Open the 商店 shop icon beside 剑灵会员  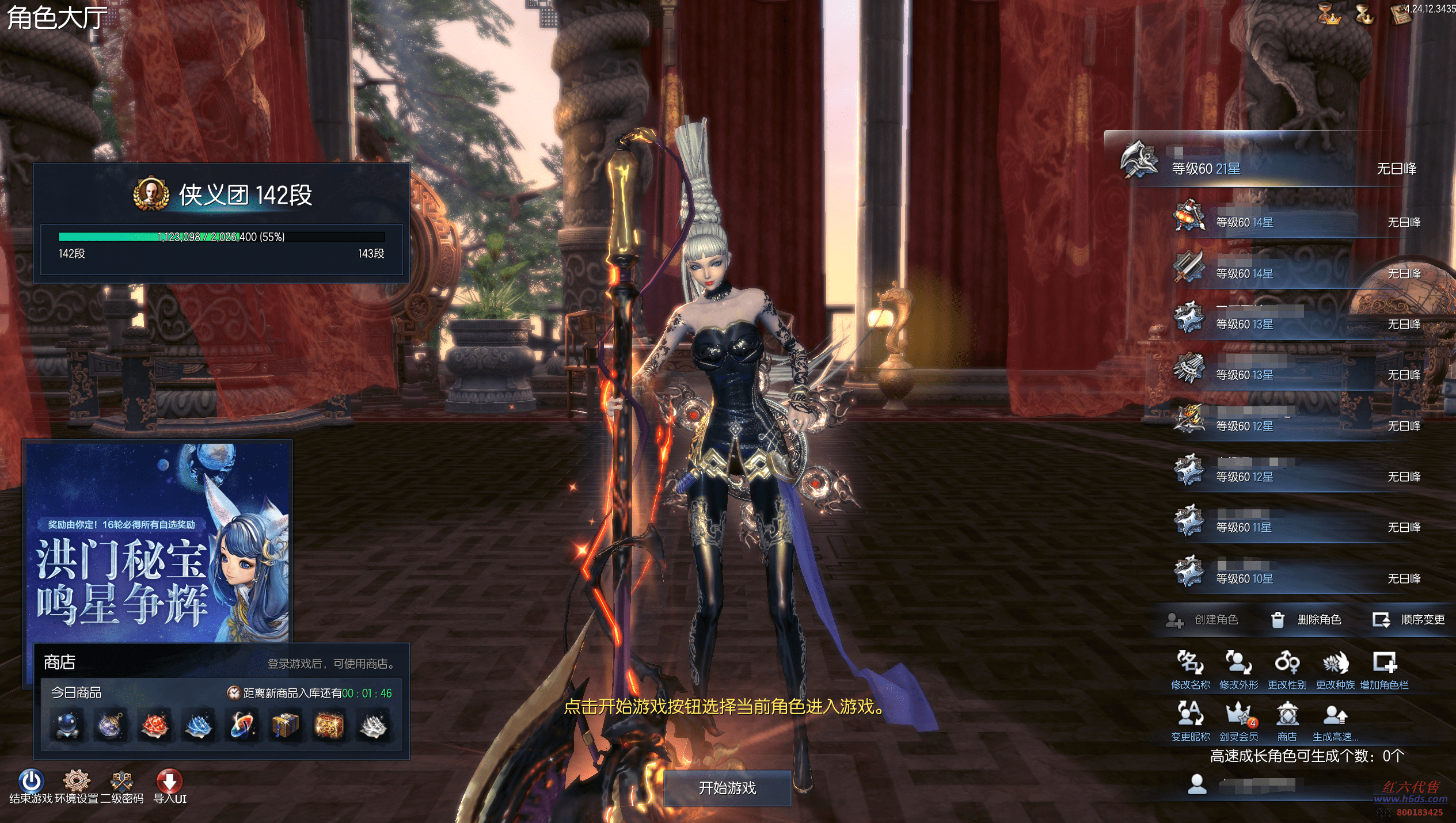[1287, 721]
